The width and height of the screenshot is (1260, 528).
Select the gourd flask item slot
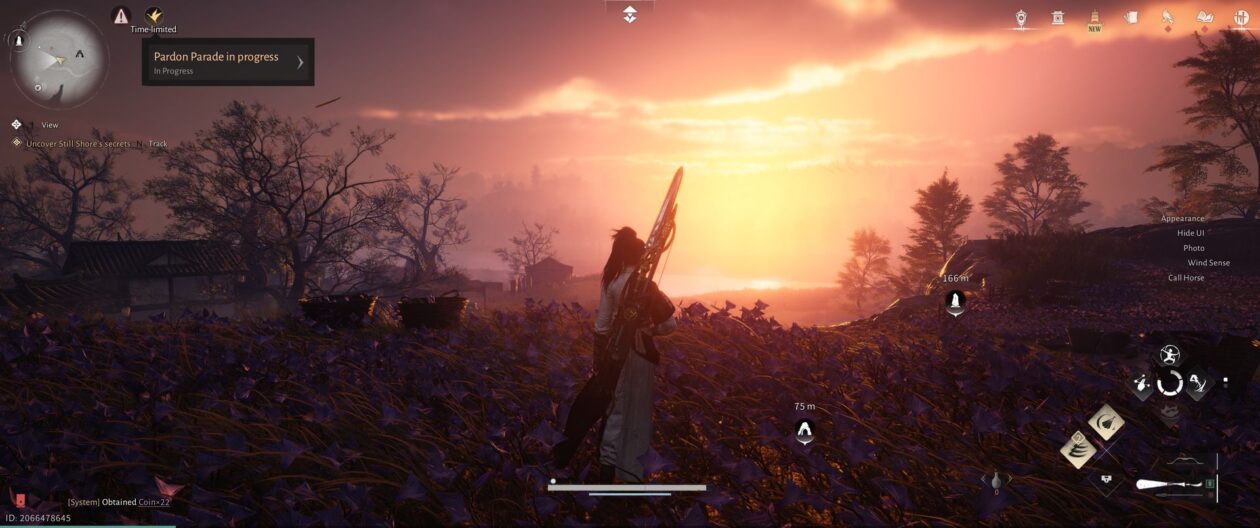[x=996, y=479]
